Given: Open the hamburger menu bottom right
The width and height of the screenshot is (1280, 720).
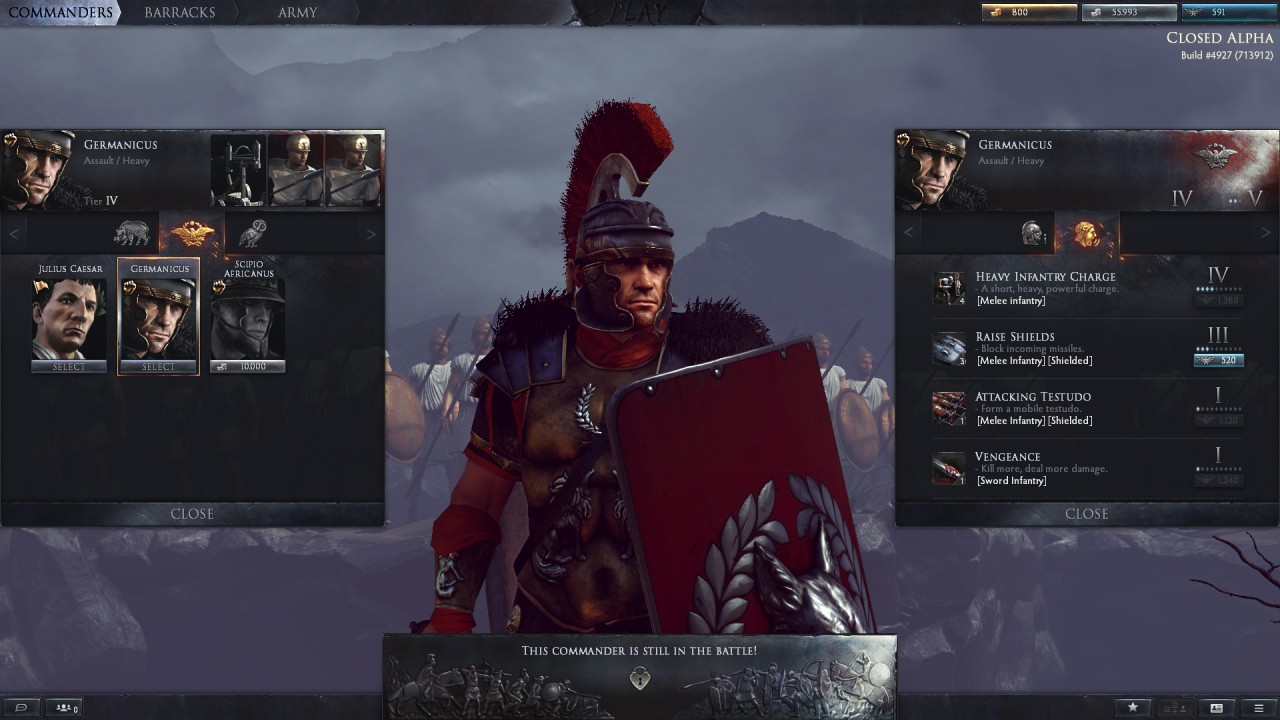Looking at the screenshot, I should (x=1259, y=707).
